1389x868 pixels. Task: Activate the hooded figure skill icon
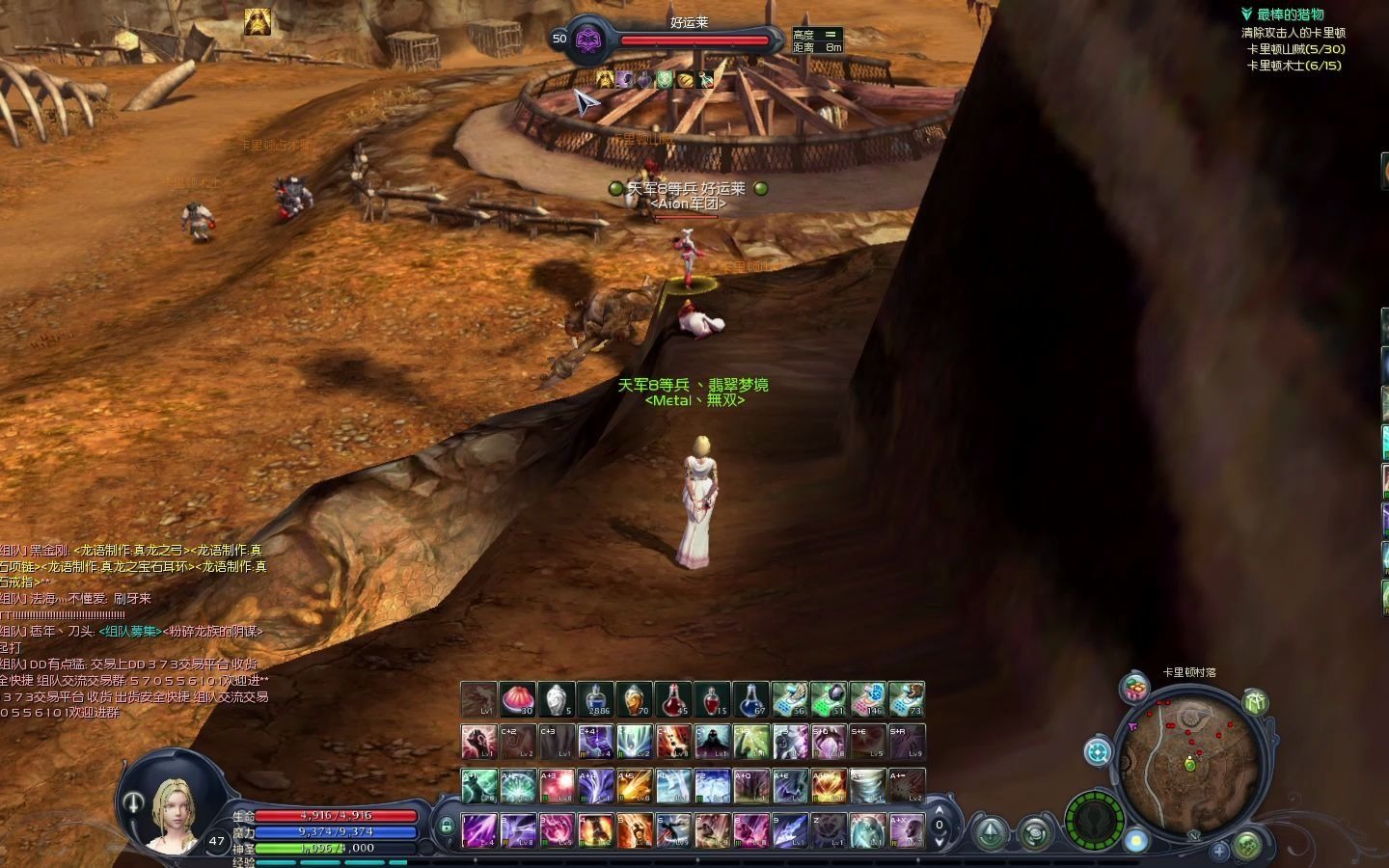pos(712,742)
